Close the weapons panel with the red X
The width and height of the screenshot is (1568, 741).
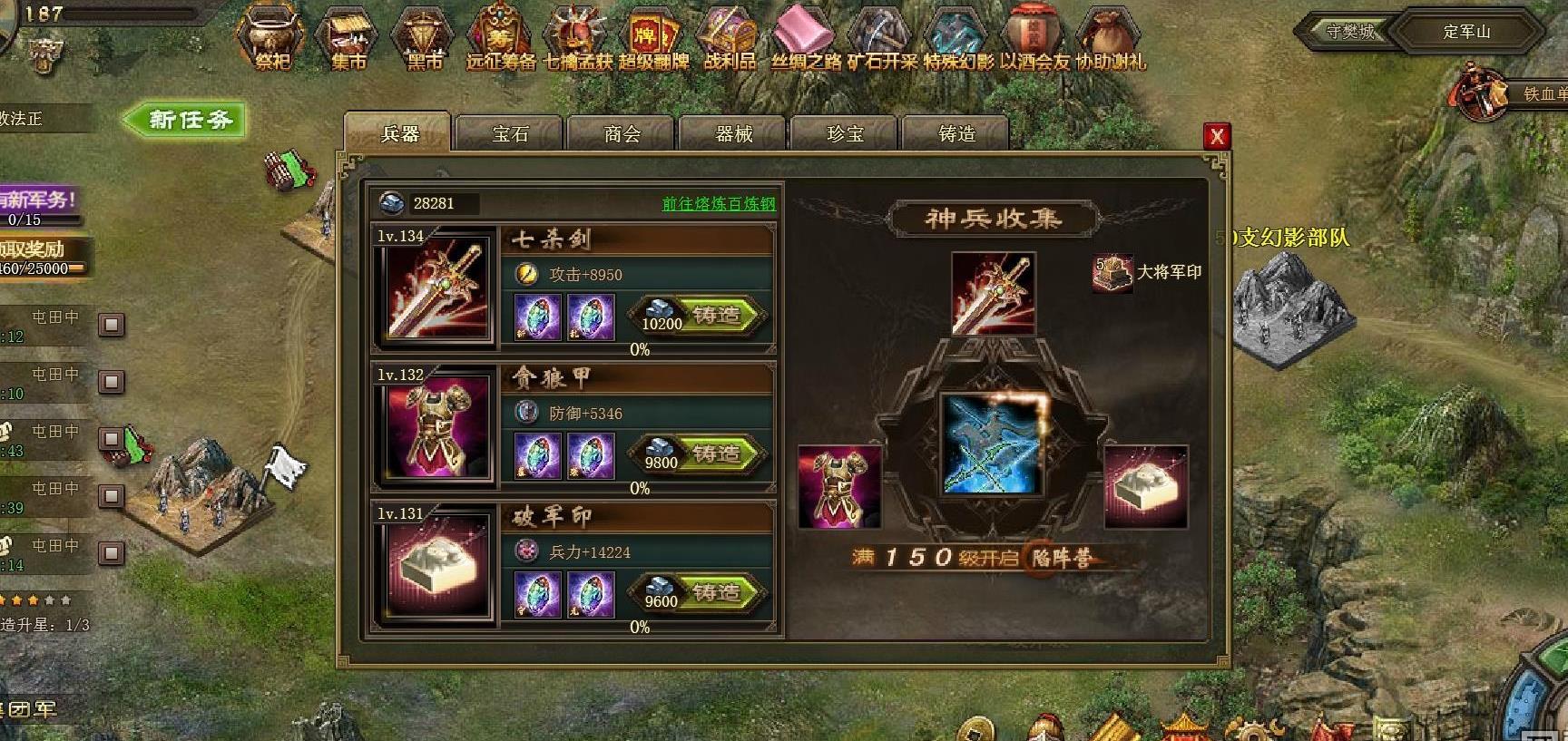coord(1216,136)
